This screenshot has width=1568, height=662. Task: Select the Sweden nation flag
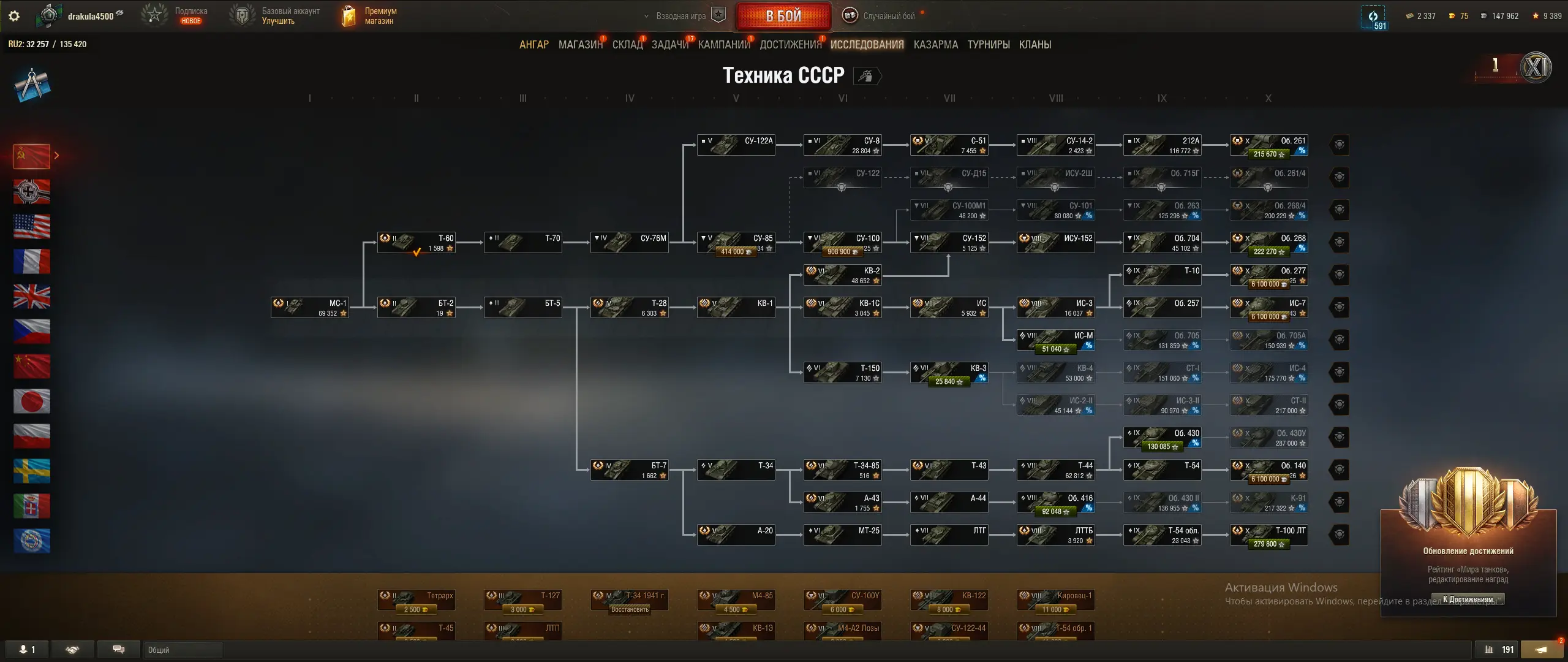pos(32,471)
